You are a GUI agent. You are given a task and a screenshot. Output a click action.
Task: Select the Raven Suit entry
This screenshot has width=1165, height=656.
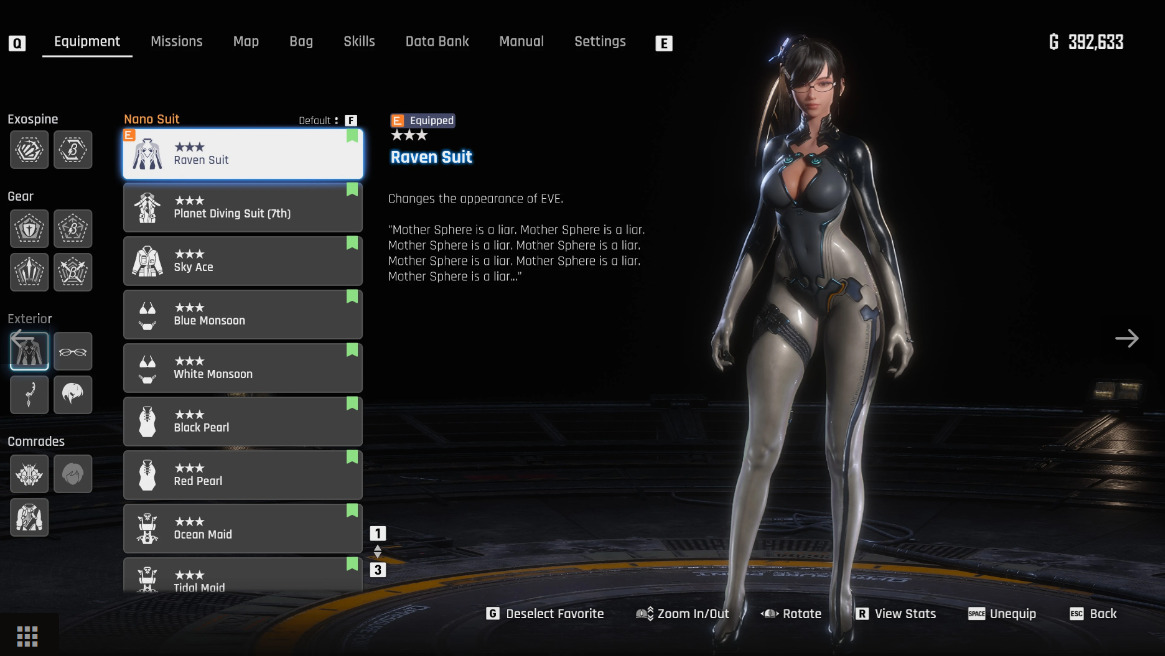243,154
